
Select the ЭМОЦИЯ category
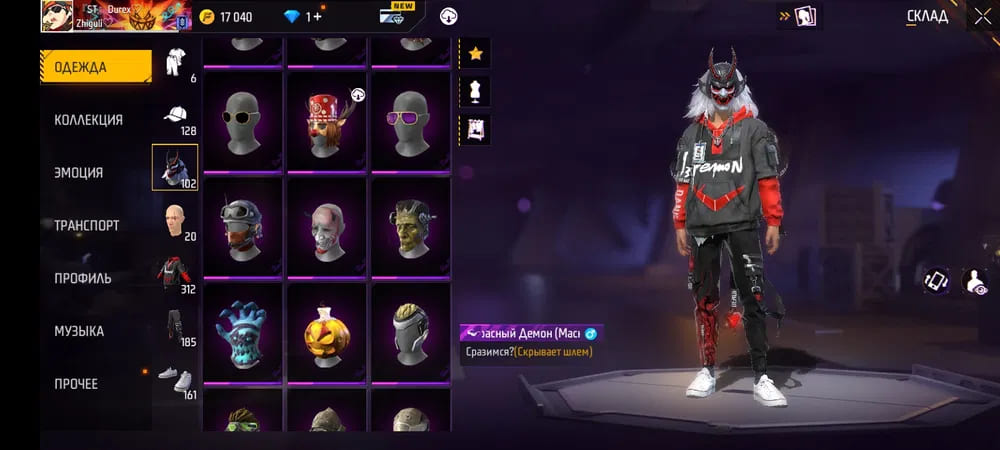pyautogui.click(x=79, y=172)
